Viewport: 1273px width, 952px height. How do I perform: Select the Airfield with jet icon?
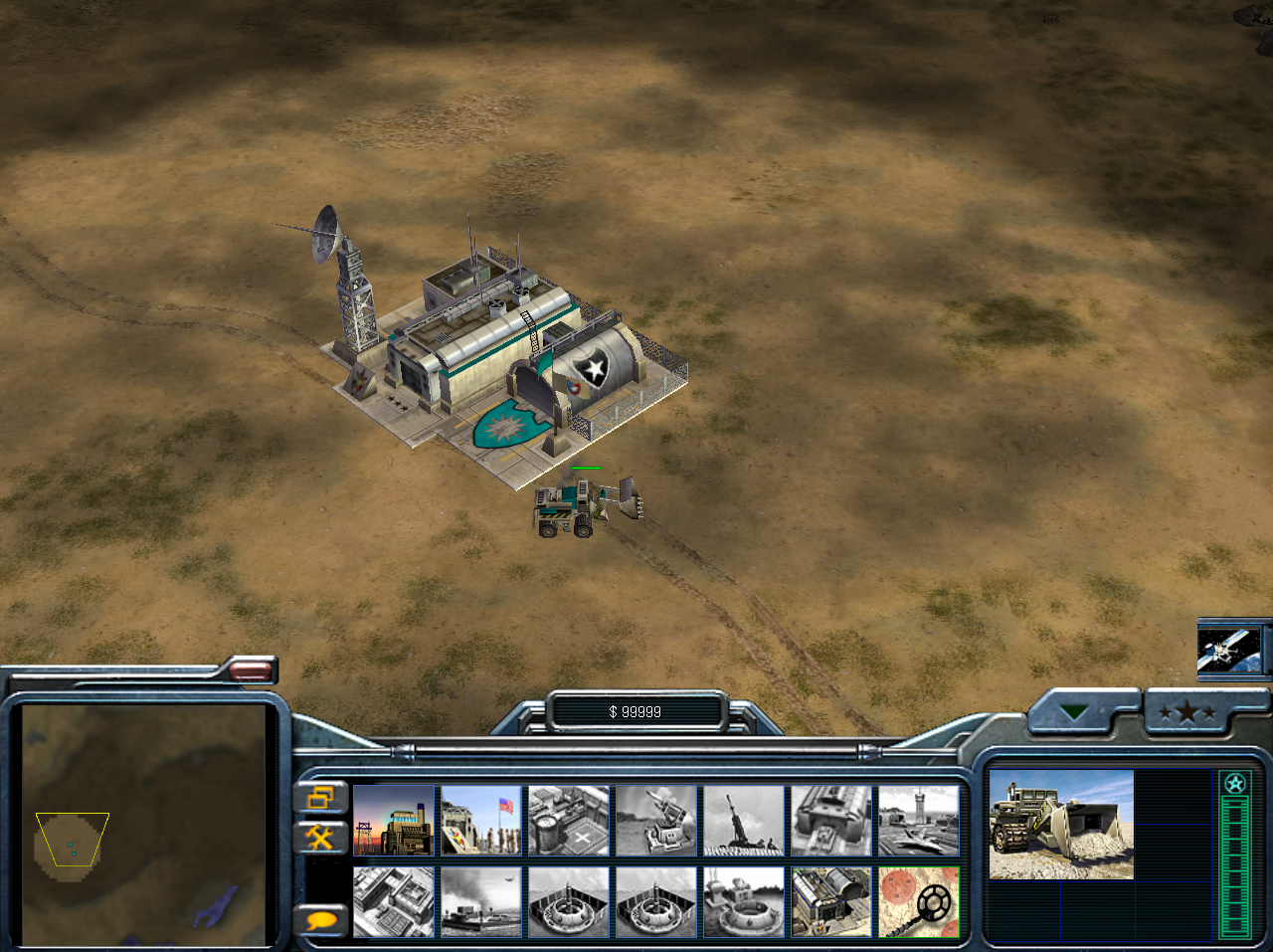[919, 821]
